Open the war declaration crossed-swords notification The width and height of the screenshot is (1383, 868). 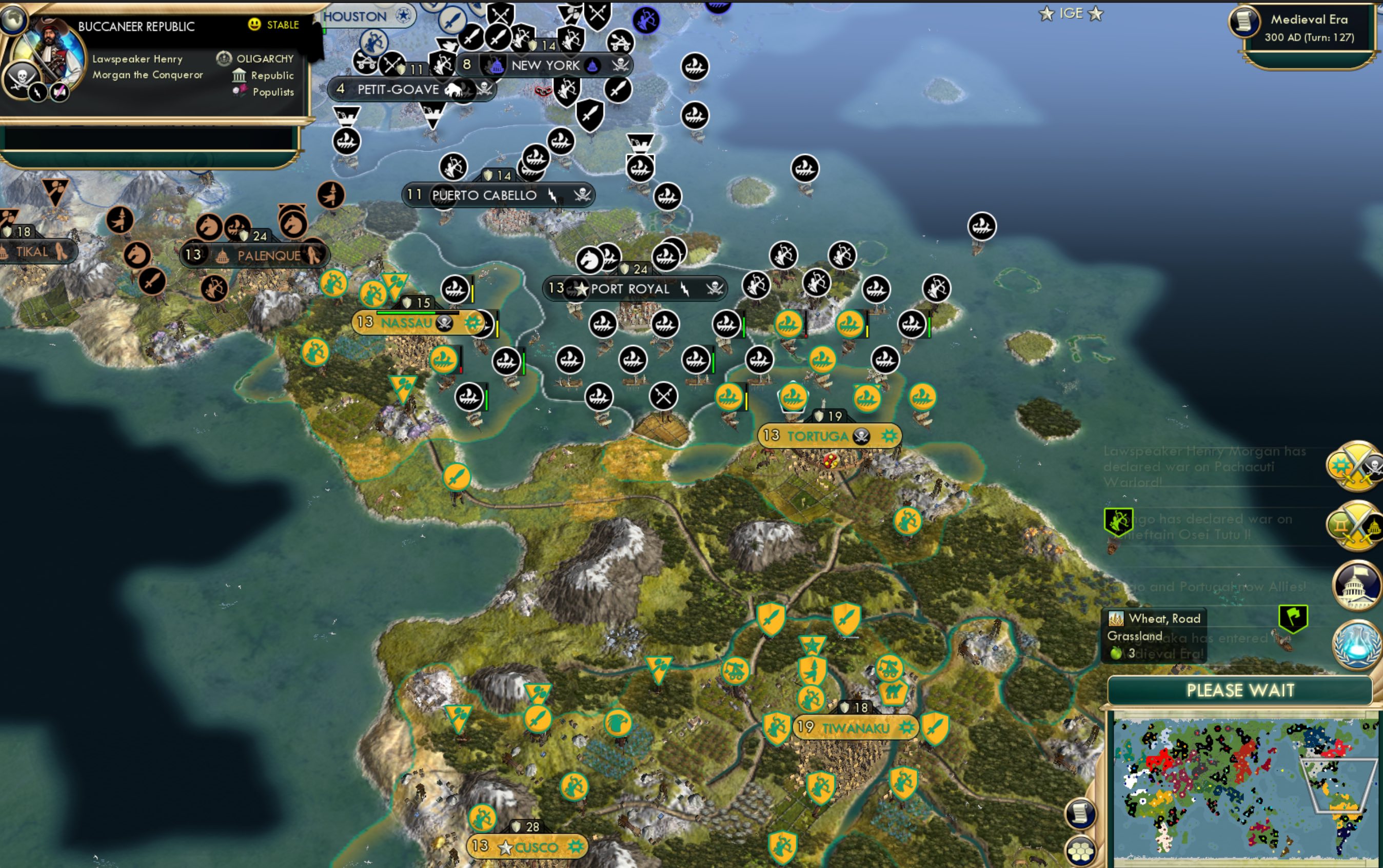pyautogui.click(x=1355, y=466)
